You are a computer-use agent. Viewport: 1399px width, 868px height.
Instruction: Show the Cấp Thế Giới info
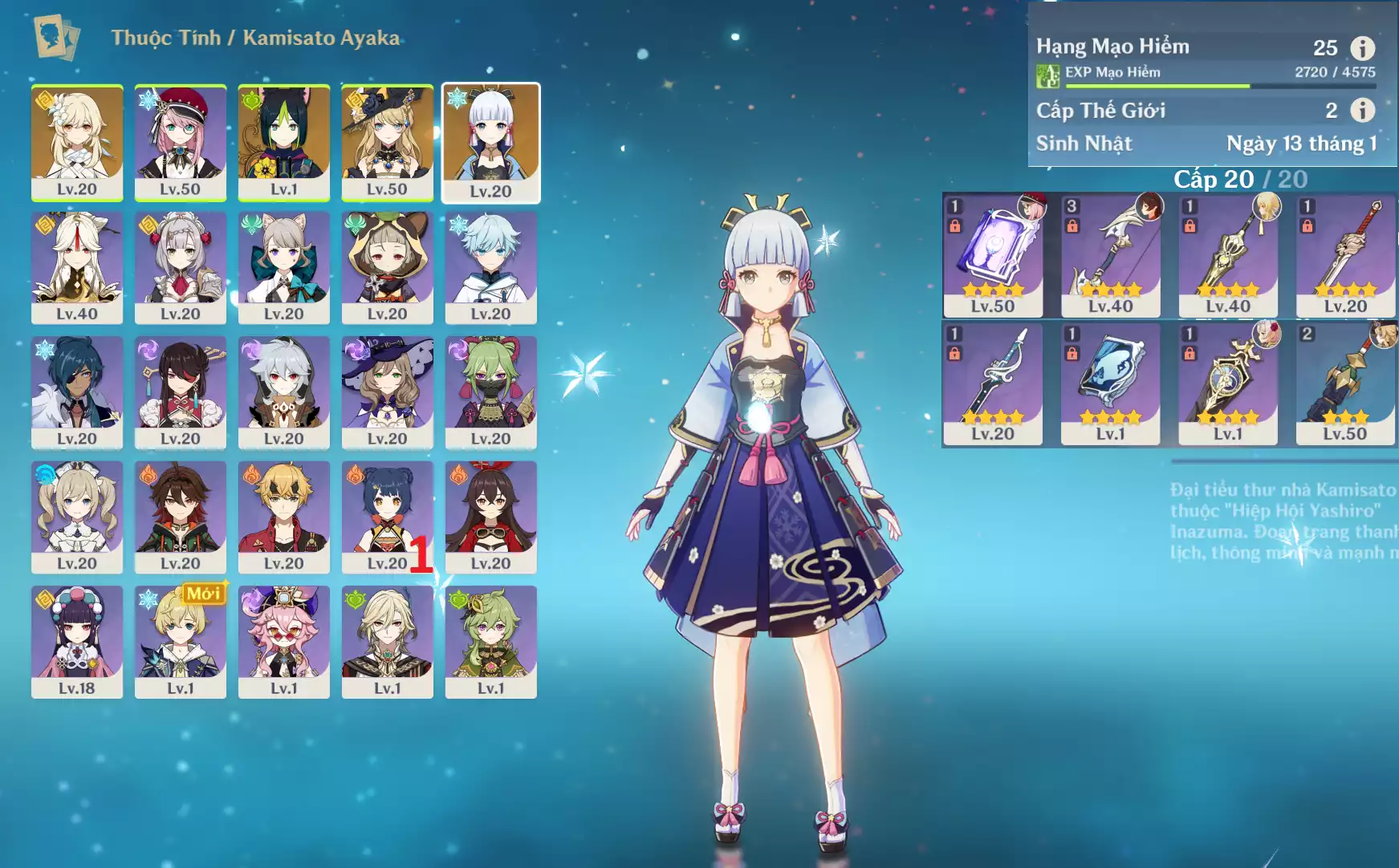pos(1362,110)
